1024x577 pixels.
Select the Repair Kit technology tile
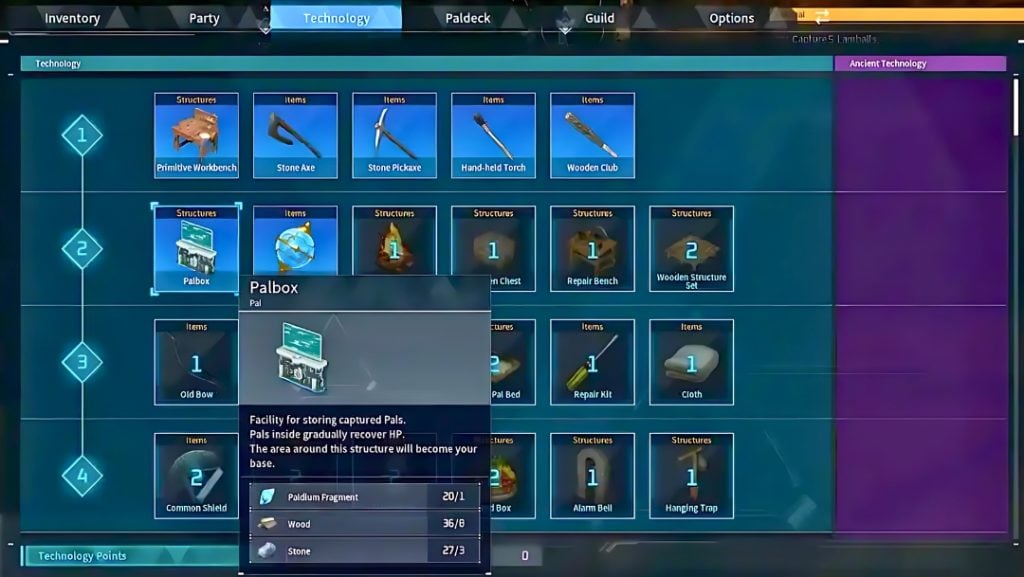[x=592, y=362]
